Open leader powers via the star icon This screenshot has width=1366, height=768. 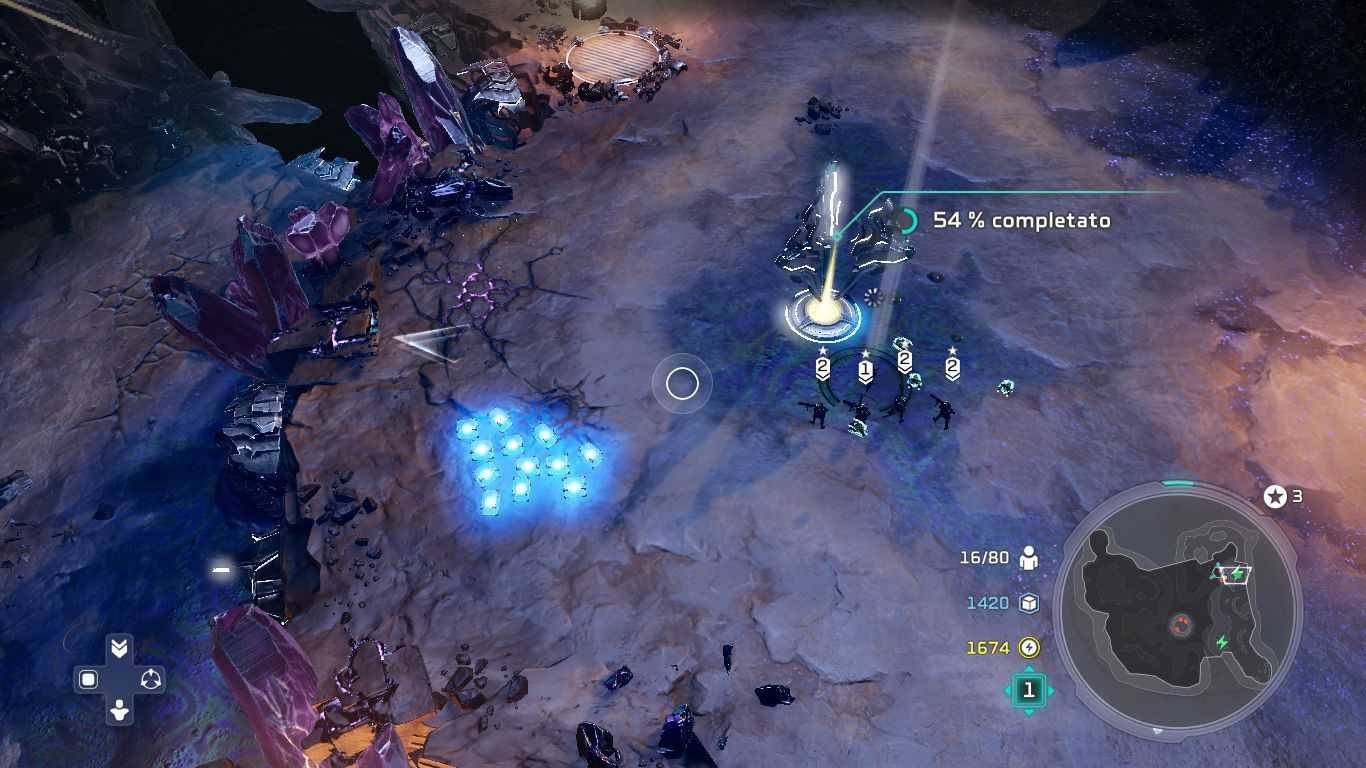1275,496
